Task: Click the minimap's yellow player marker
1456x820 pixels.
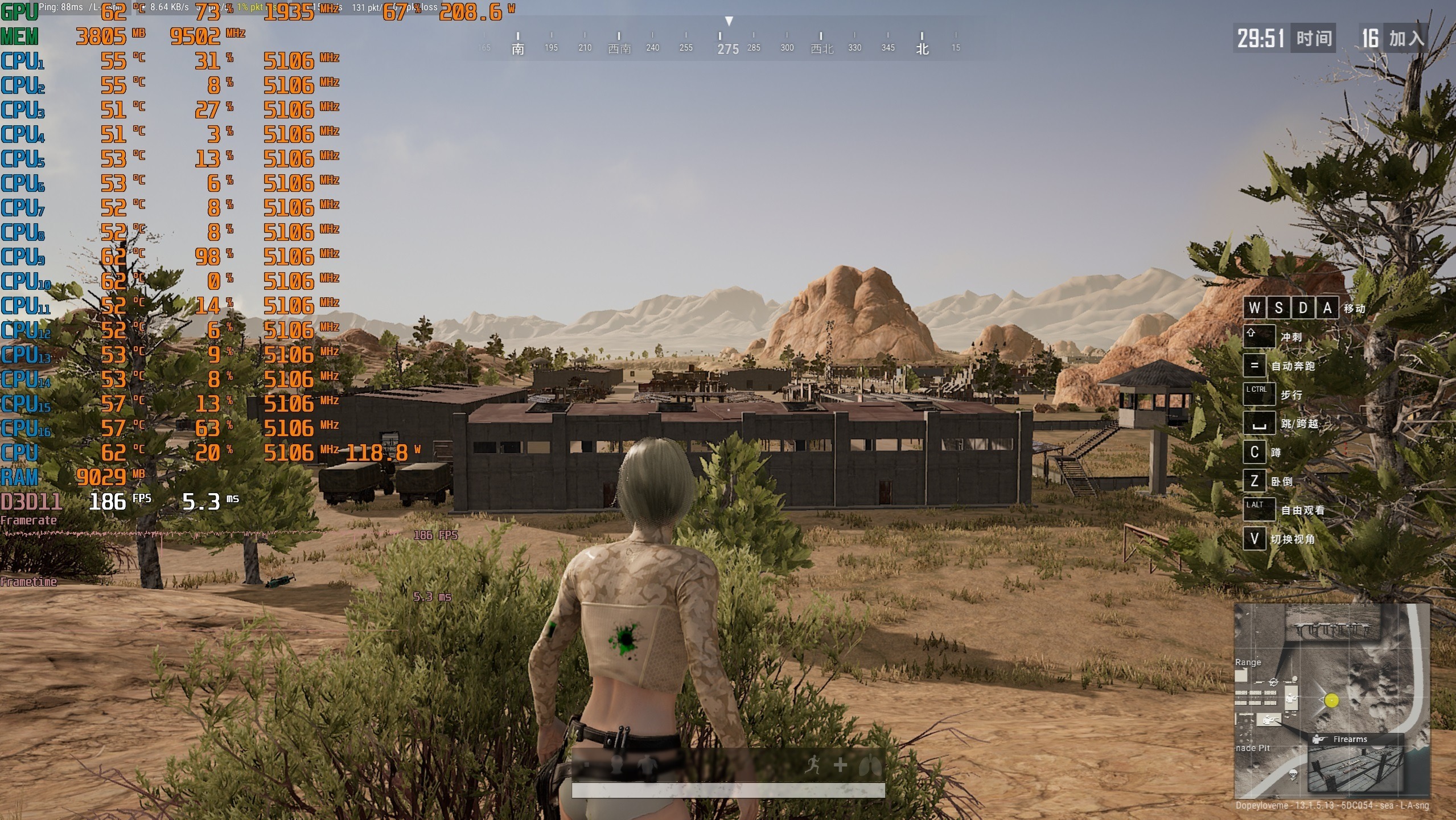Action: [1331, 700]
